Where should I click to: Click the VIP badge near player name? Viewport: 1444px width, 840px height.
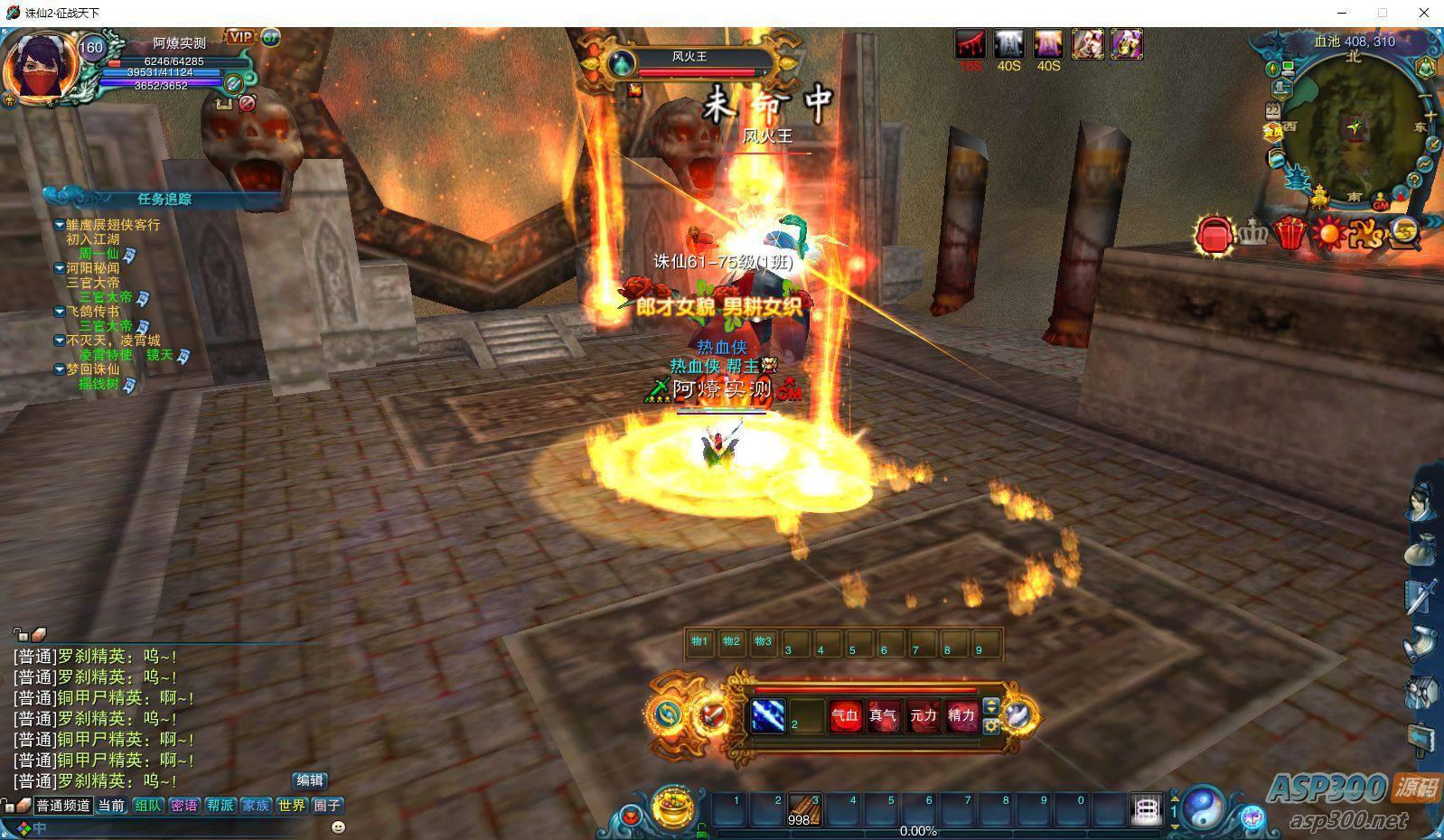point(240,37)
